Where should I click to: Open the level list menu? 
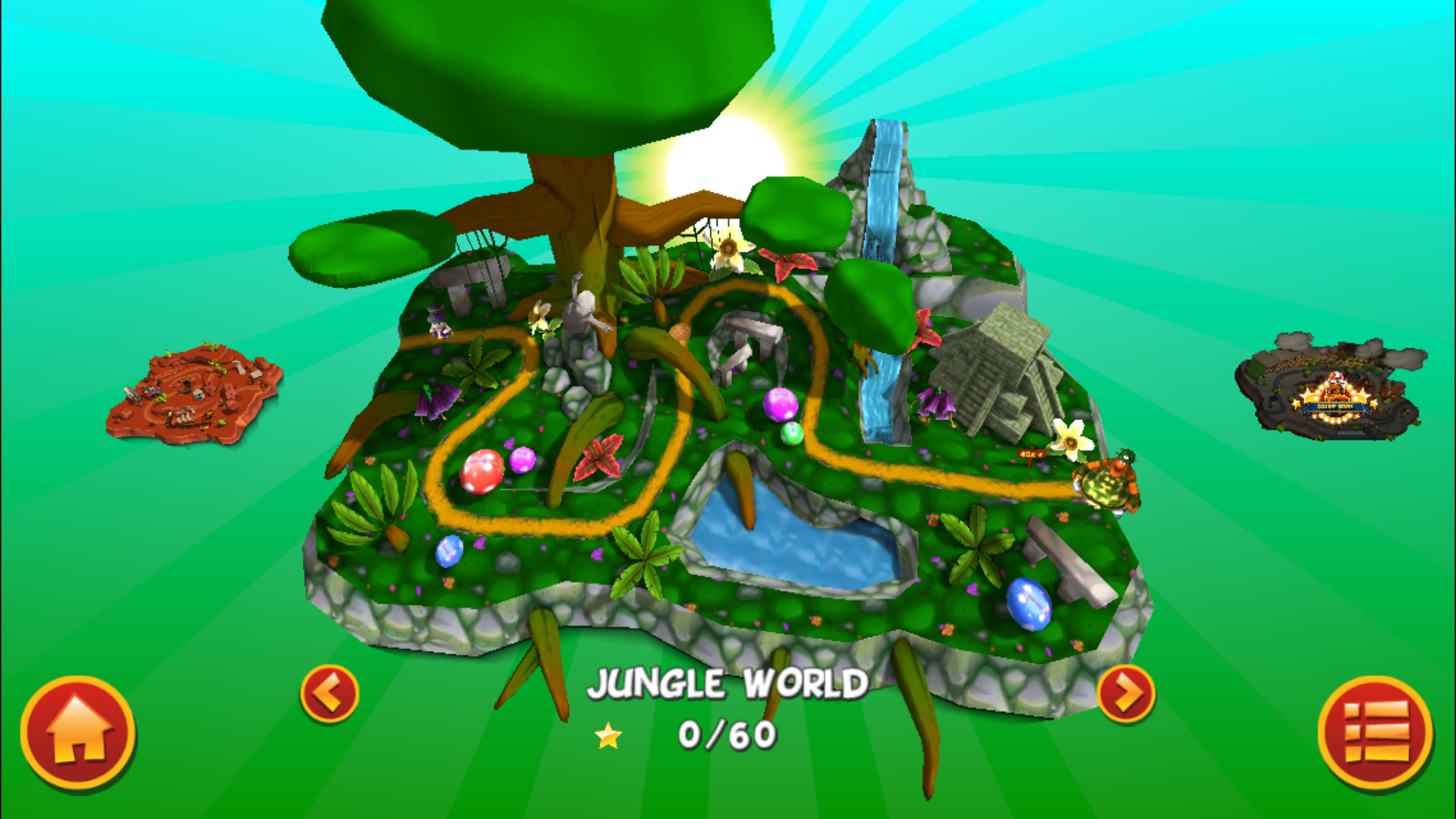pos(1375,732)
